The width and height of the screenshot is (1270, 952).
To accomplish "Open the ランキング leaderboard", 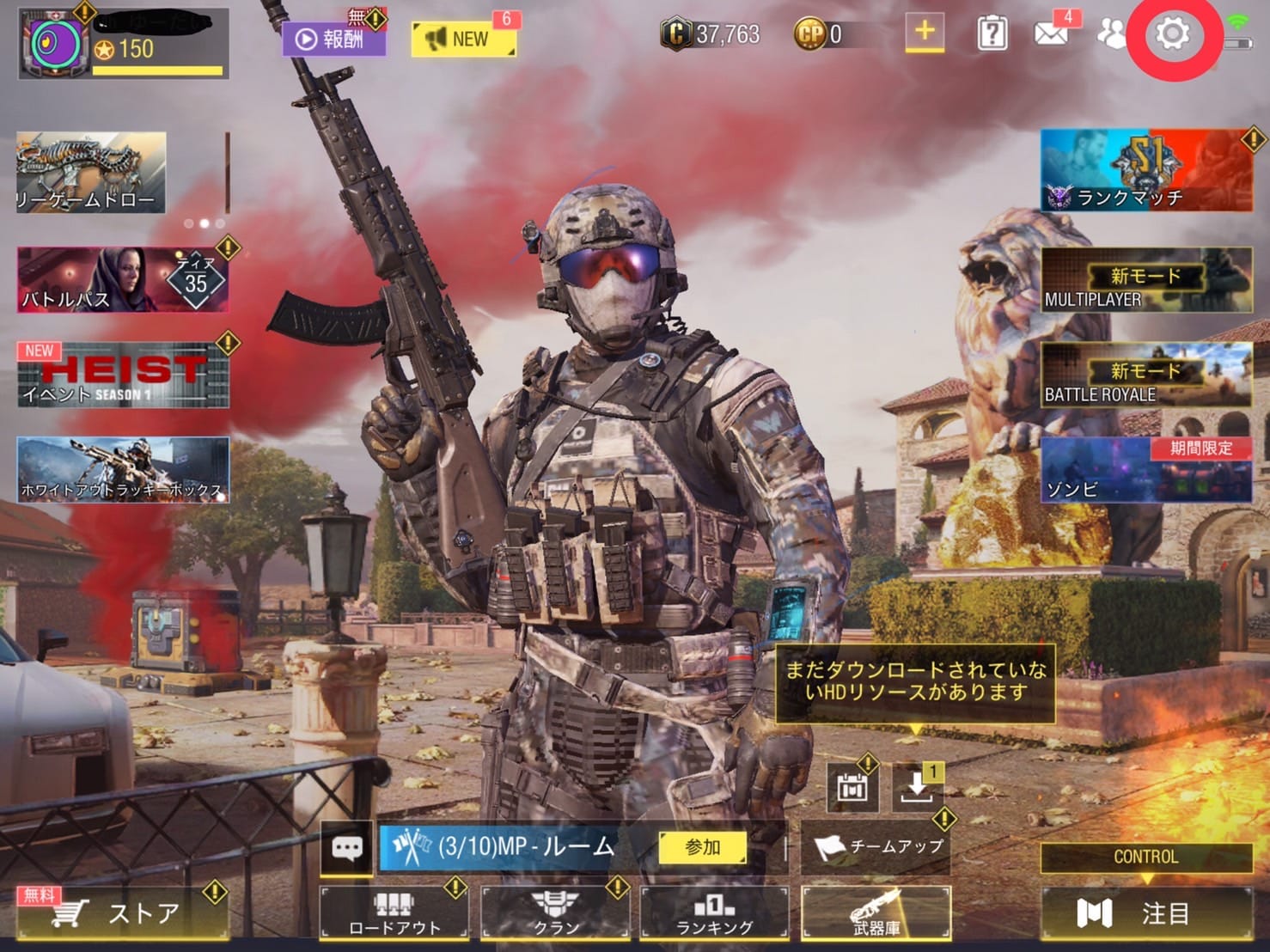I will tap(714, 912).
